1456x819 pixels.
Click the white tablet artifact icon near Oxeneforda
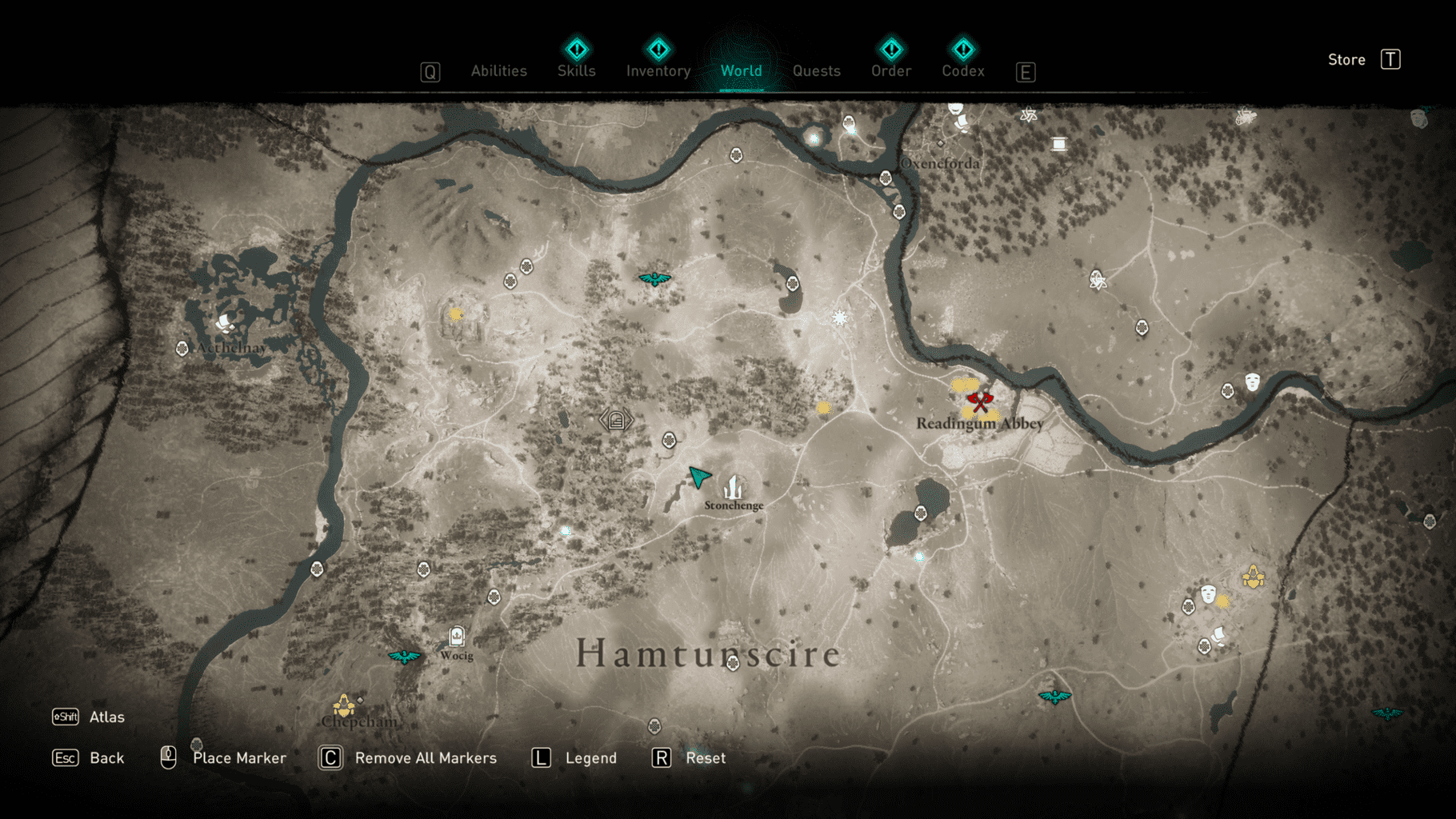pyautogui.click(x=1060, y=142)
